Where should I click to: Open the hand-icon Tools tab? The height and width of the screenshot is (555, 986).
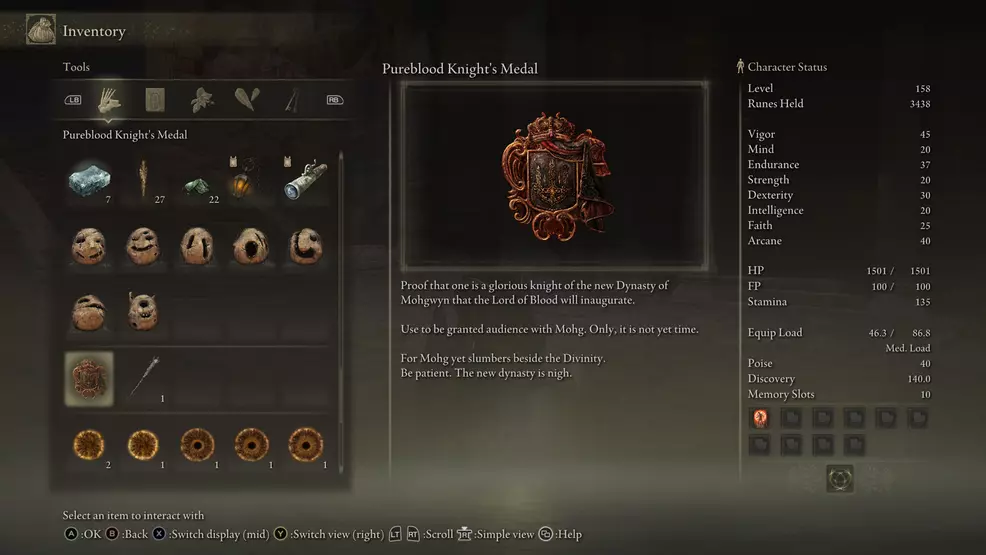(108, 99)
